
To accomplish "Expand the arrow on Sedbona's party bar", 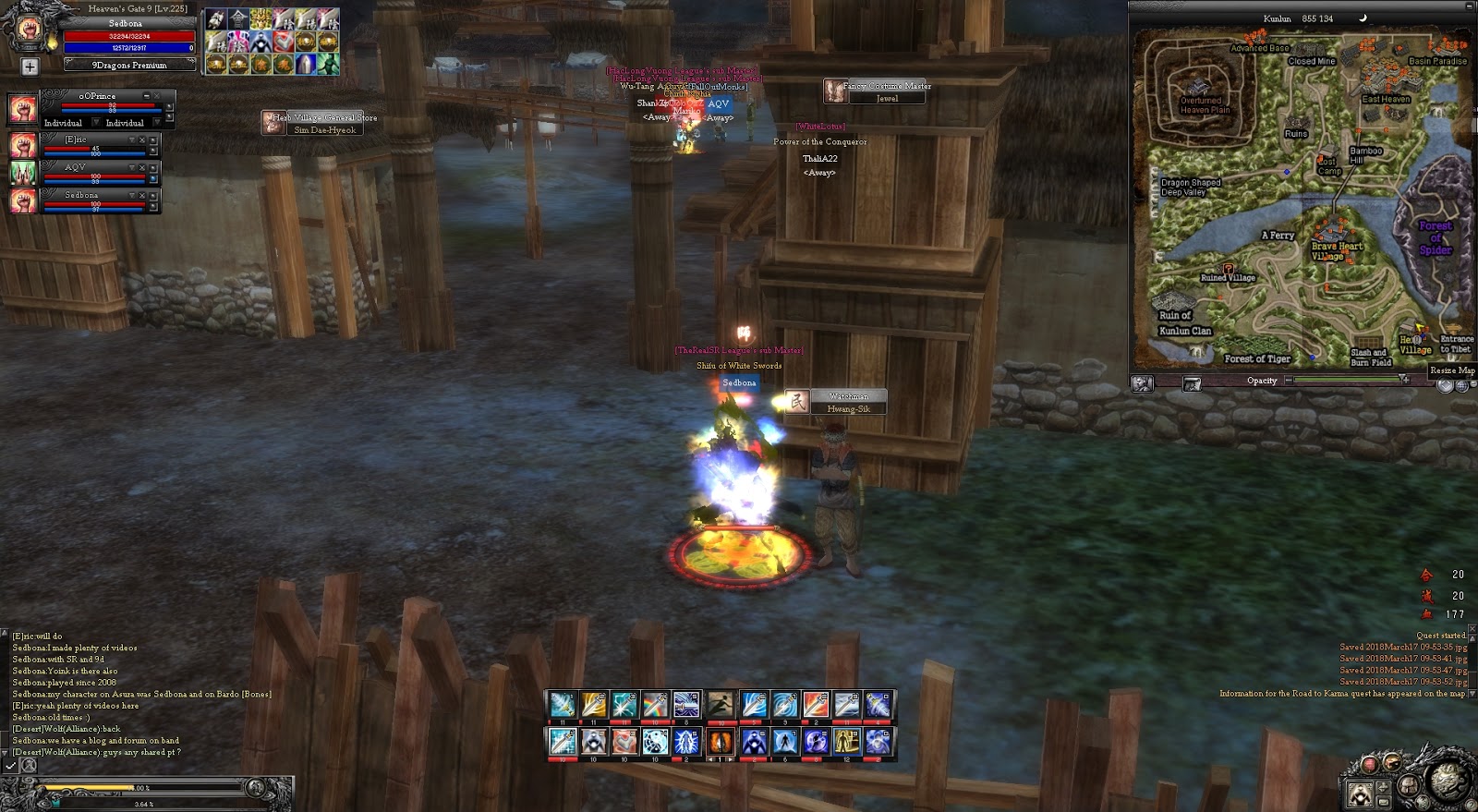I will pos(131,195).
